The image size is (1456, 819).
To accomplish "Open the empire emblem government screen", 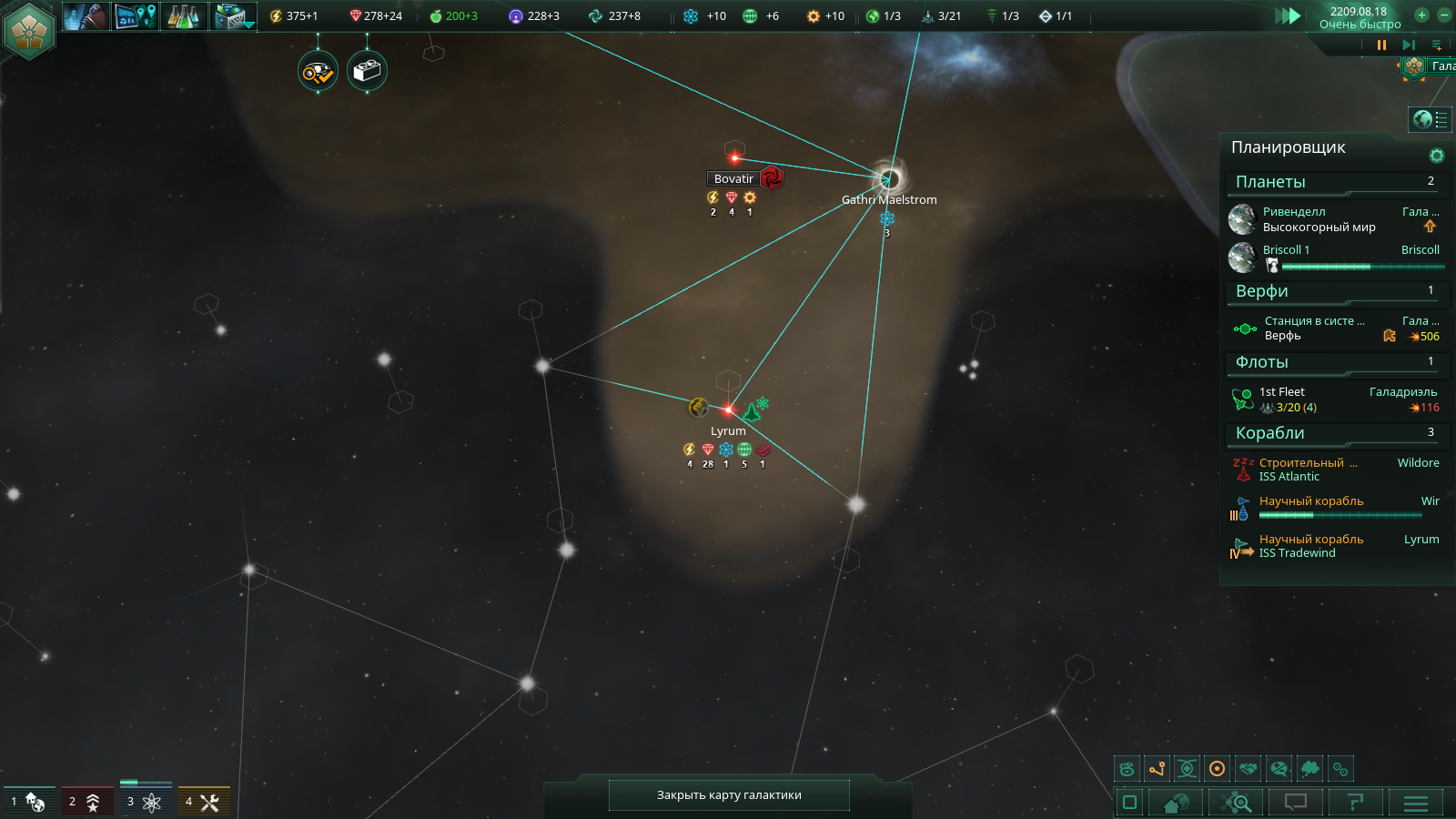I will pos(29,29).
